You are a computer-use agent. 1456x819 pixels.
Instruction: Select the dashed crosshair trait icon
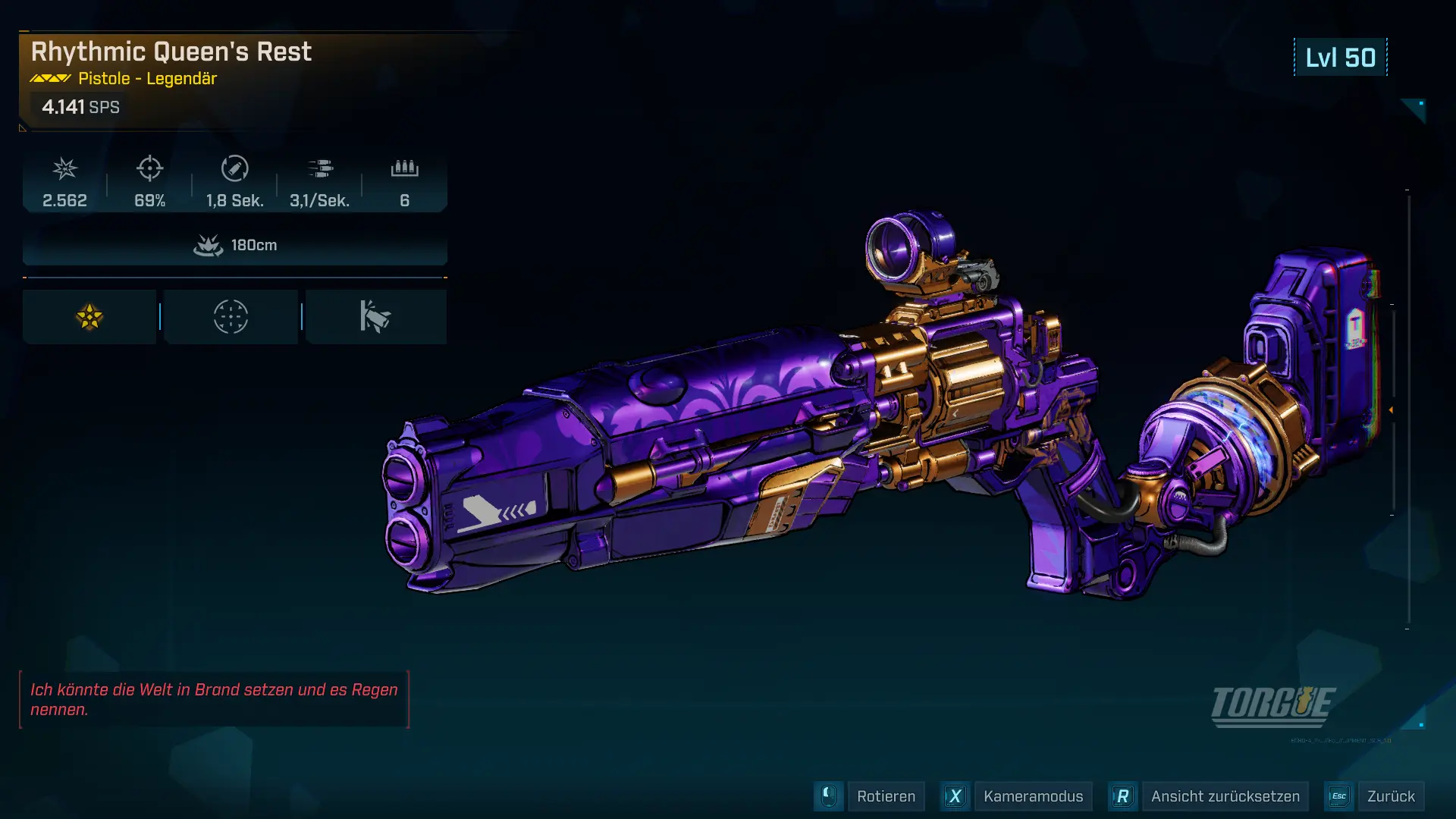(x=231, y=317)
